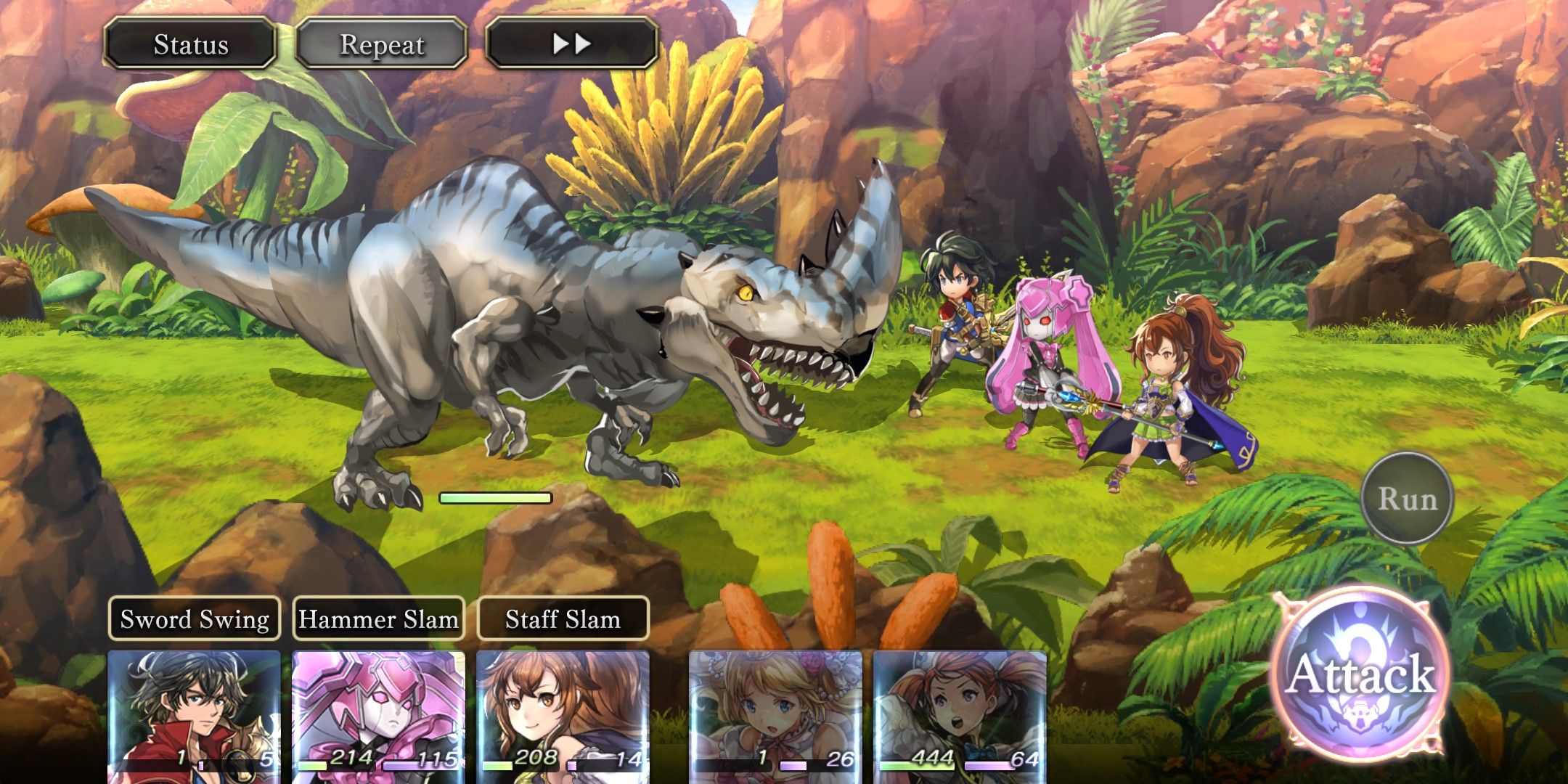The width and height of the screenshot is (1568, 784).
Task: Select the brown-haired staff girl portrait
Action: [563, 715]
